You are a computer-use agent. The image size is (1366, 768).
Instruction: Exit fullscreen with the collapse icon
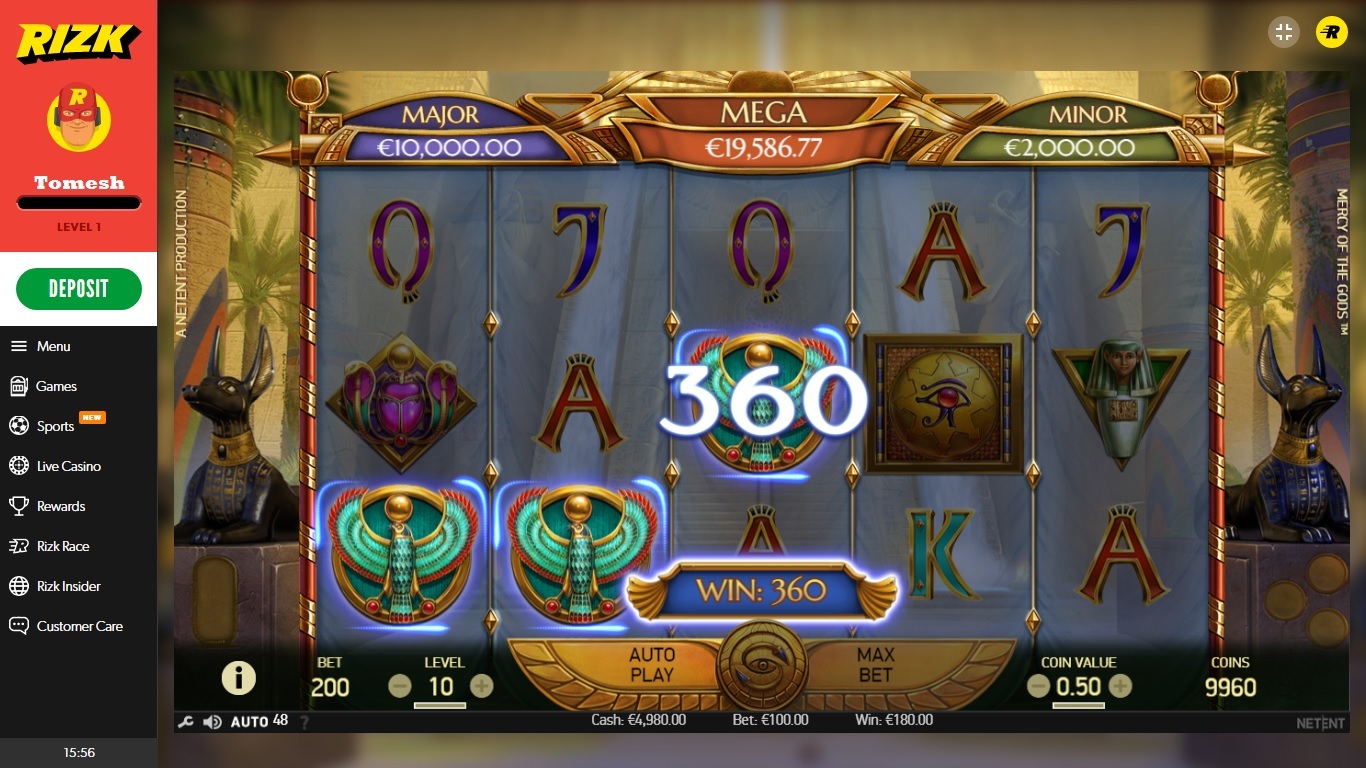tap(1283, 32)
